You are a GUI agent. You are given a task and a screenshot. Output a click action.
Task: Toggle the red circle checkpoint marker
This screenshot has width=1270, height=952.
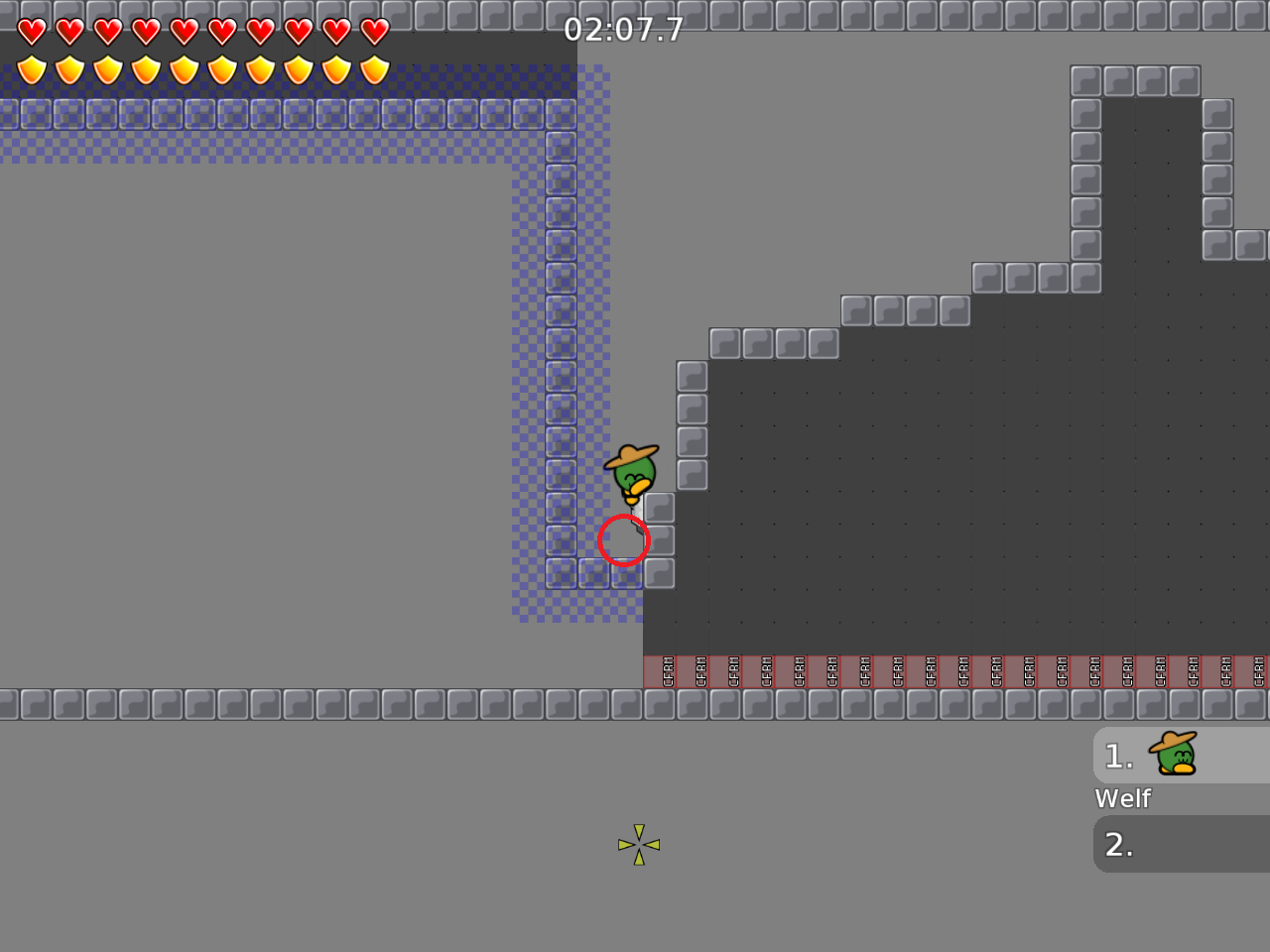[x=625, y=540]
